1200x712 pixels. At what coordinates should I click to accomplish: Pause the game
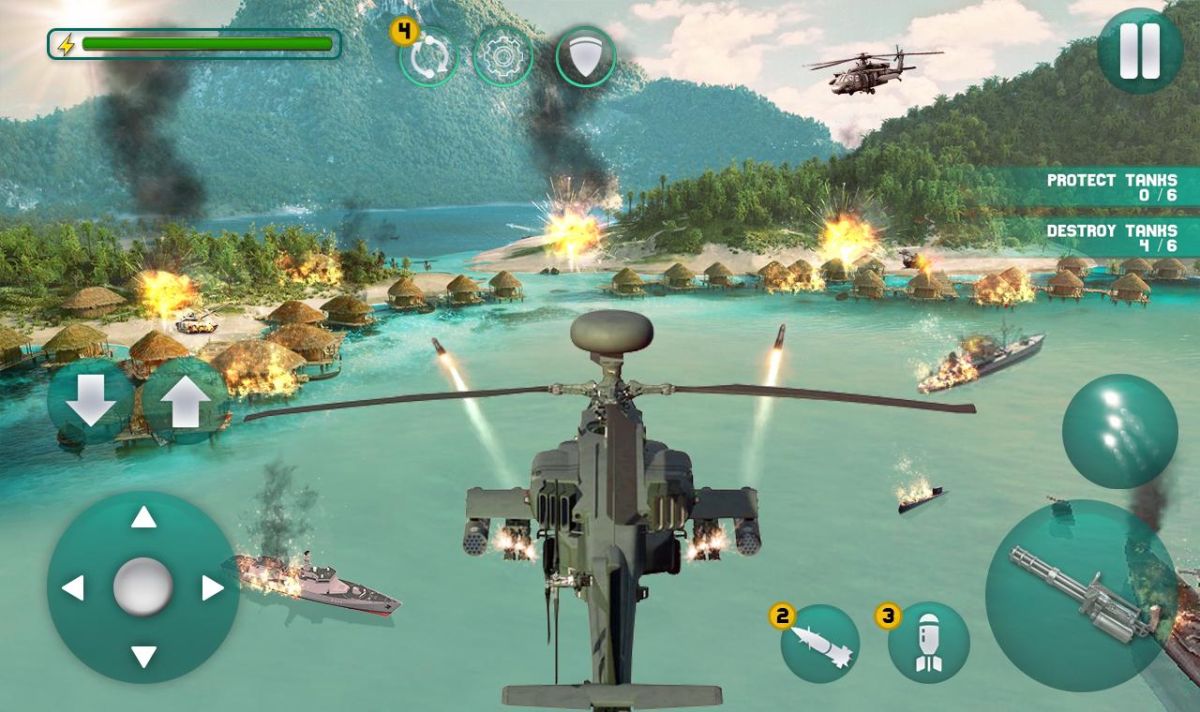[1139, 51]
